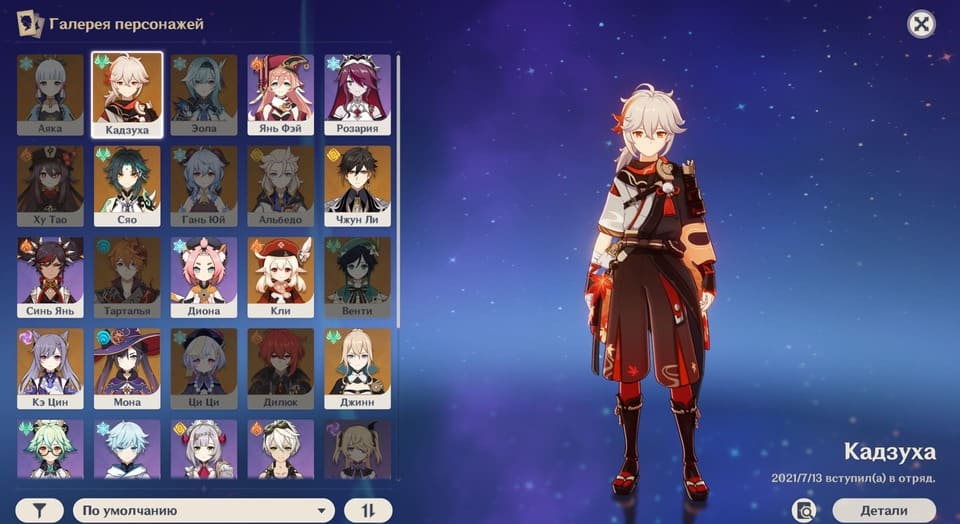
Task: Pick the Мона character card
Action: click(x=127, y=368)
